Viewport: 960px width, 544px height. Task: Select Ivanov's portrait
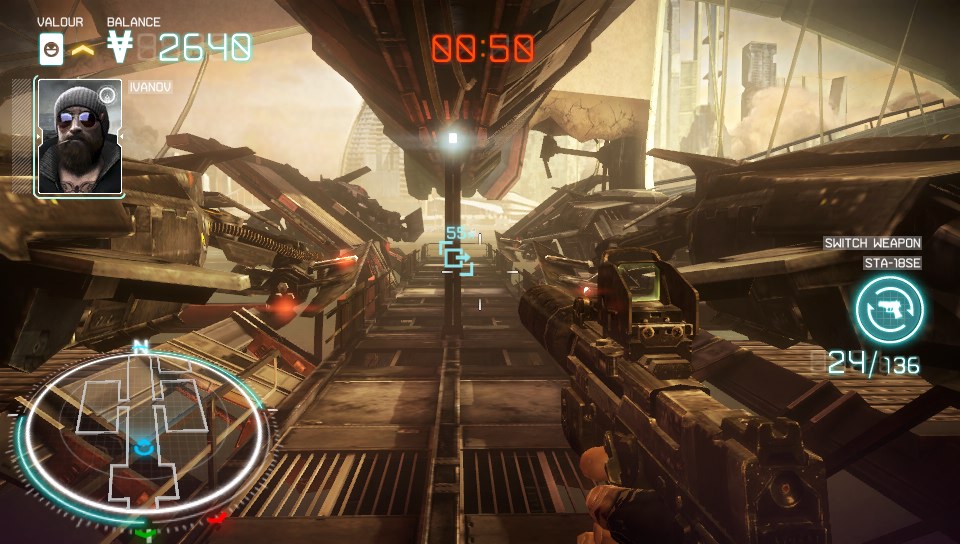(79, 137)
